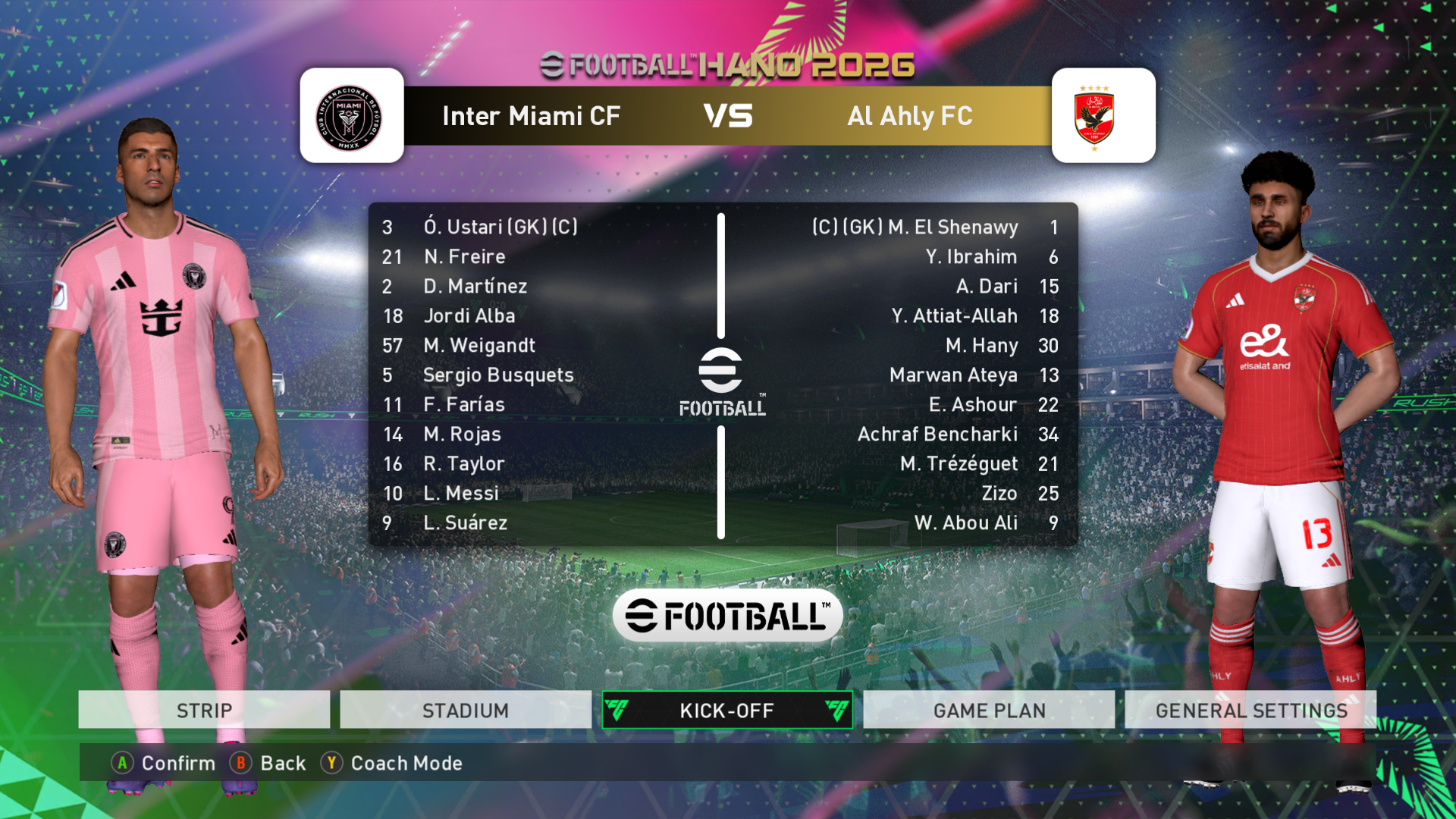Screen dimensions: 1456x819
Task: Open the Game Plan menu
Action: tap(989, 710)
